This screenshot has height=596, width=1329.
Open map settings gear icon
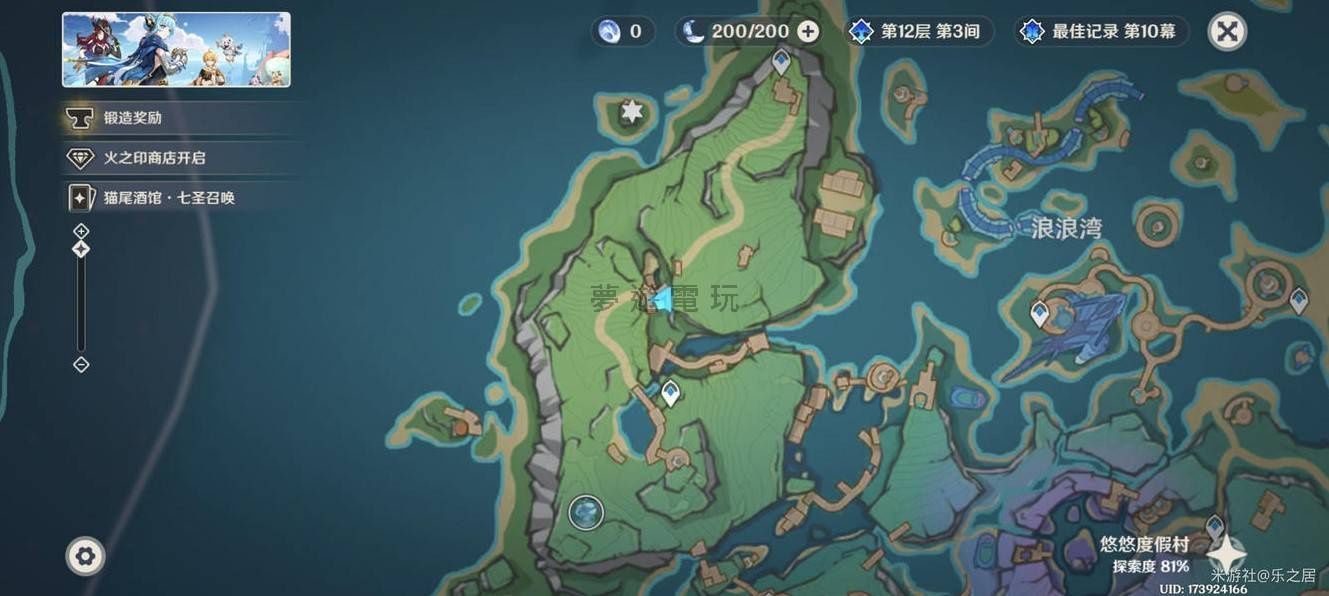pos(85,556)
